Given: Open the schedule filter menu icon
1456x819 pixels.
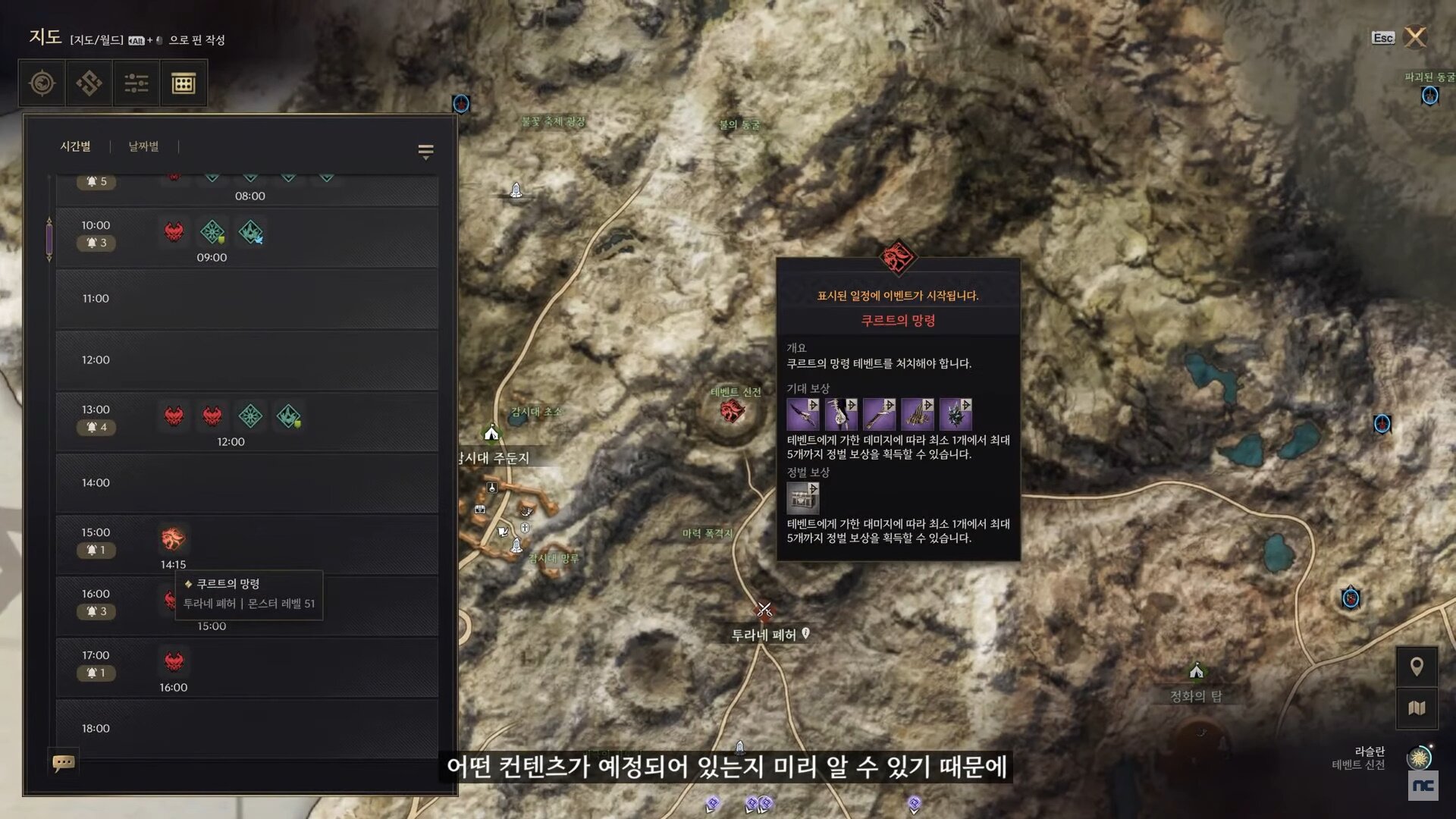Looking at the screenshot, I should [x=425, y=152].
